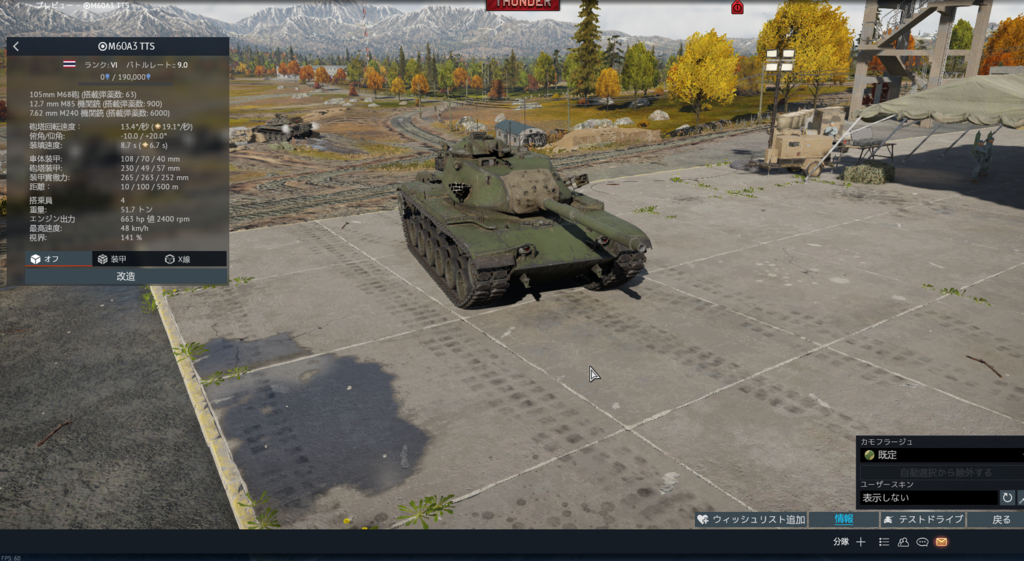Open the friends/squadron people icon
This screenshot has width=1024, height=561.
pyautogui.click(x=903, y=542)
